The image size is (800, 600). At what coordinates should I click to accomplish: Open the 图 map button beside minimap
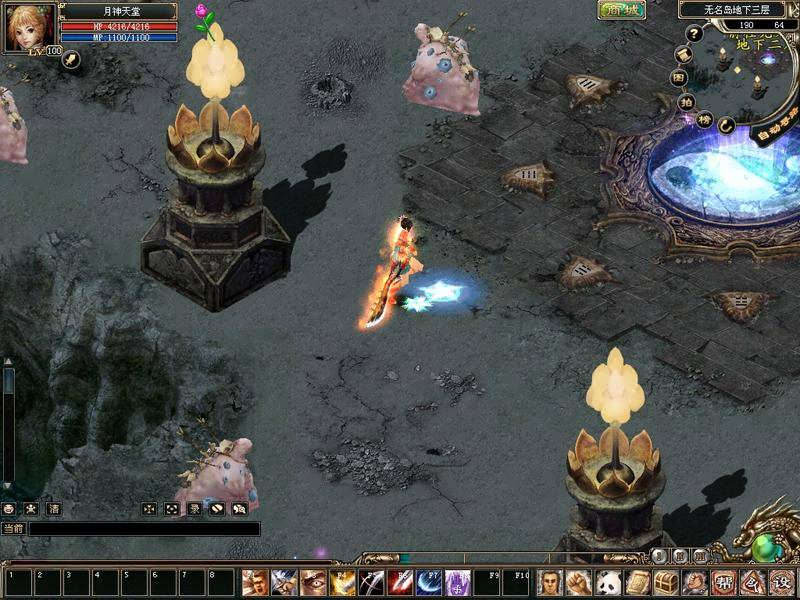pyautogui.click(x=679, y=76)
